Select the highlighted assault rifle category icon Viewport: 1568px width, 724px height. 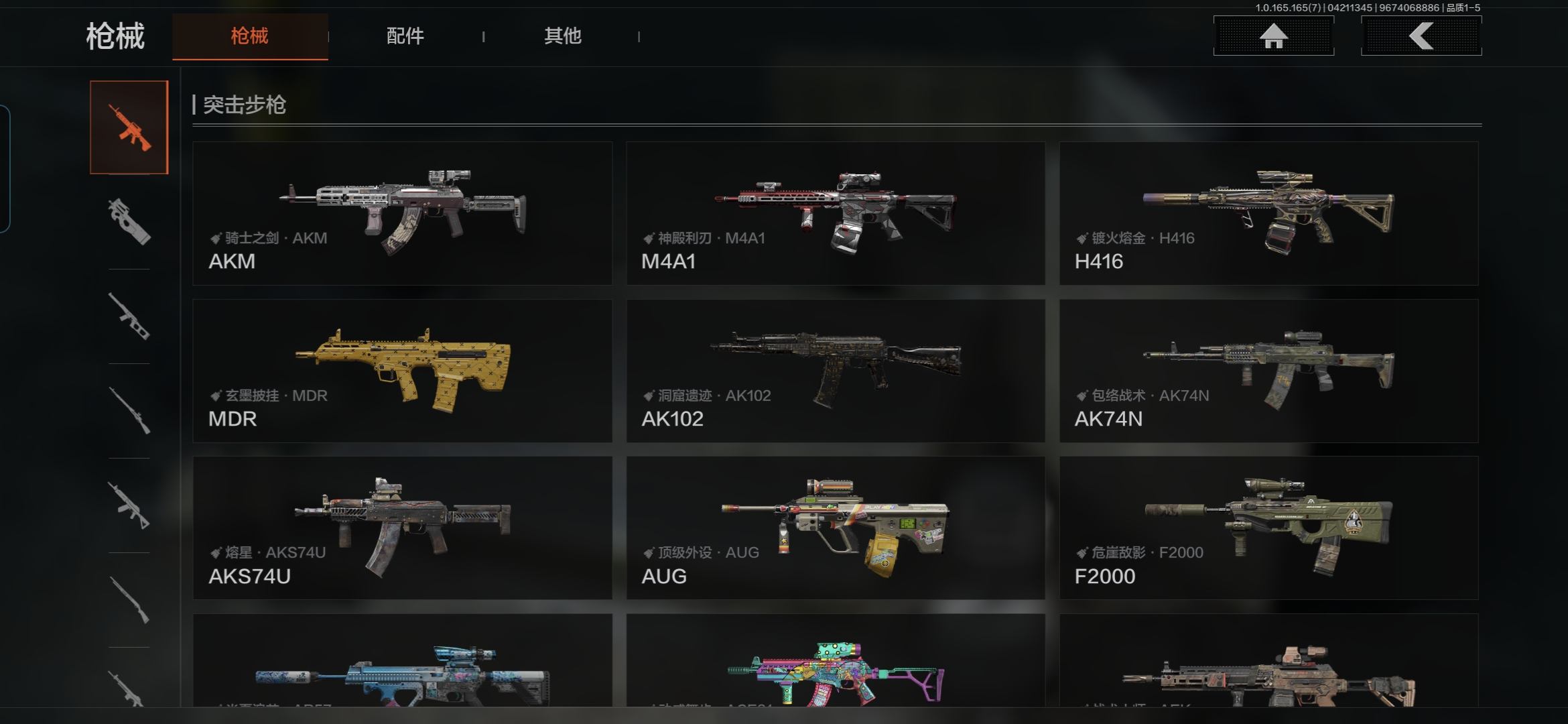(x=129, y=127)
